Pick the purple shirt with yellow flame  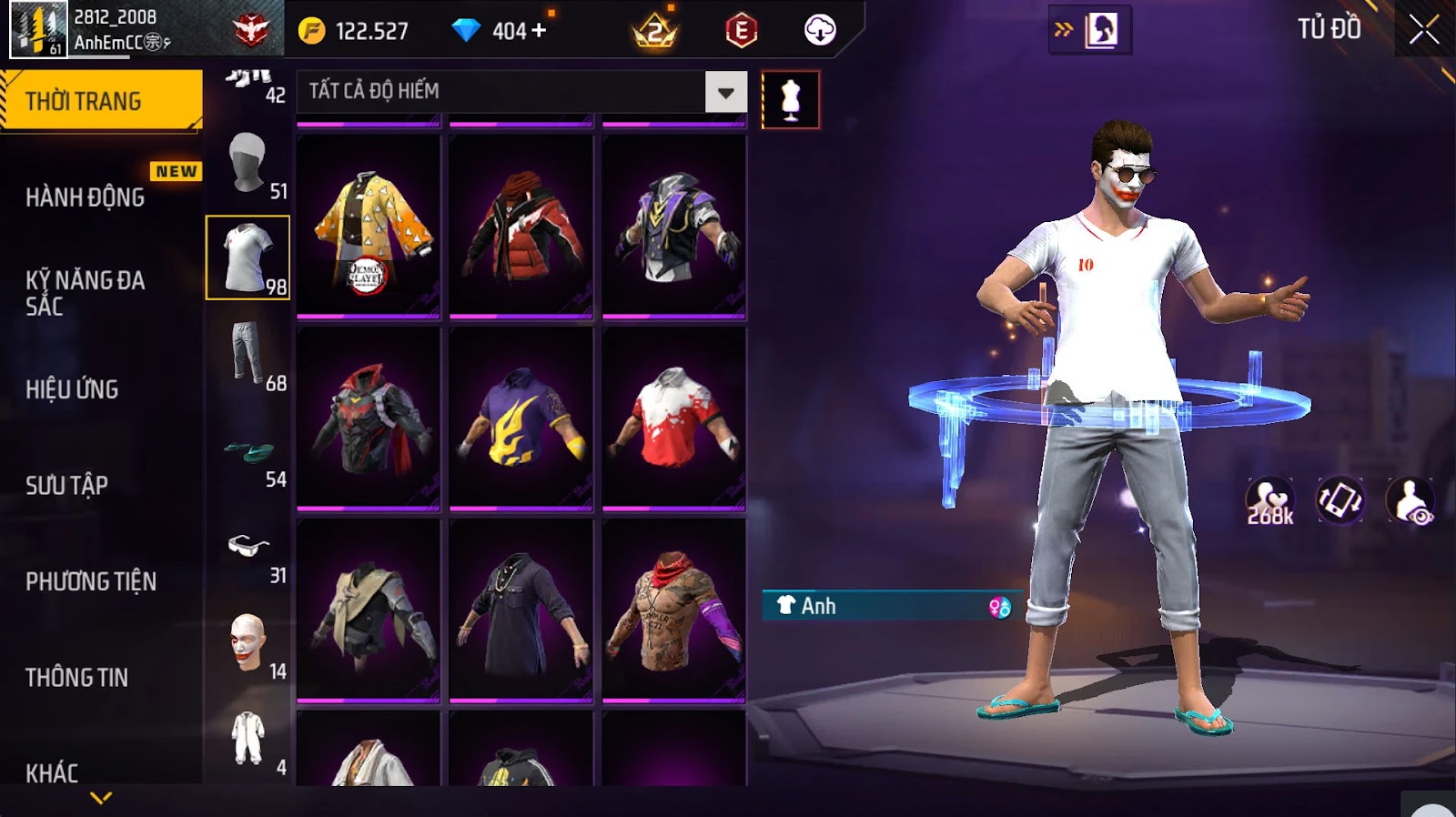(x=521, y=418)
